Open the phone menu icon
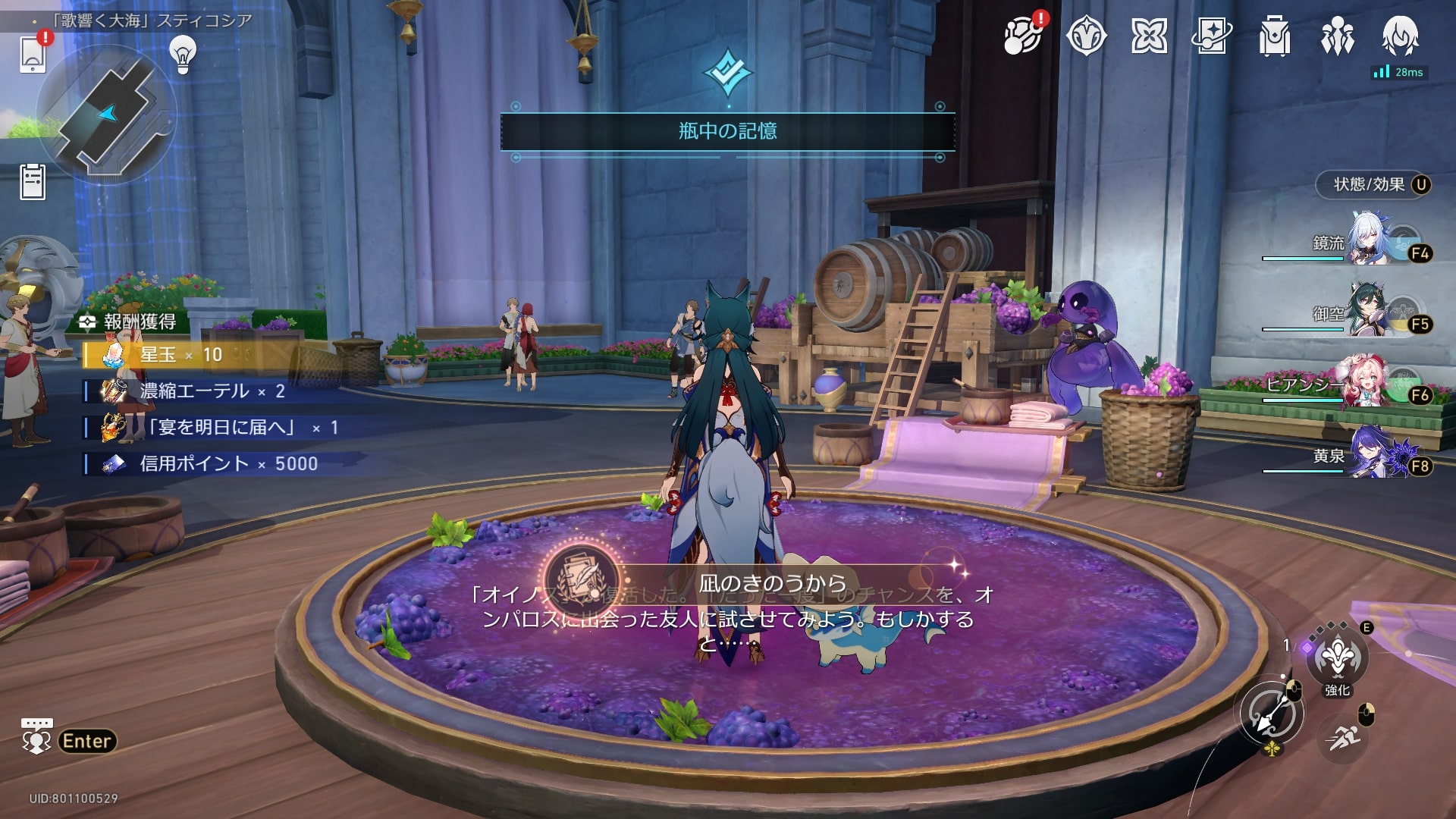 coord(33,54)
